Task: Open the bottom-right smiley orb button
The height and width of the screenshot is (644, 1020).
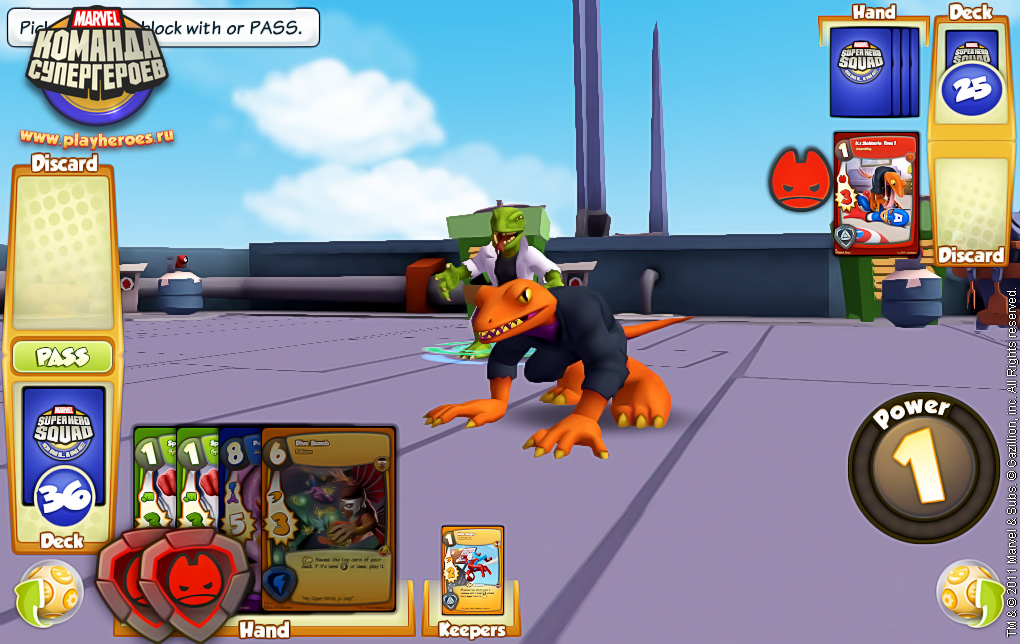Action: (970, 593)
